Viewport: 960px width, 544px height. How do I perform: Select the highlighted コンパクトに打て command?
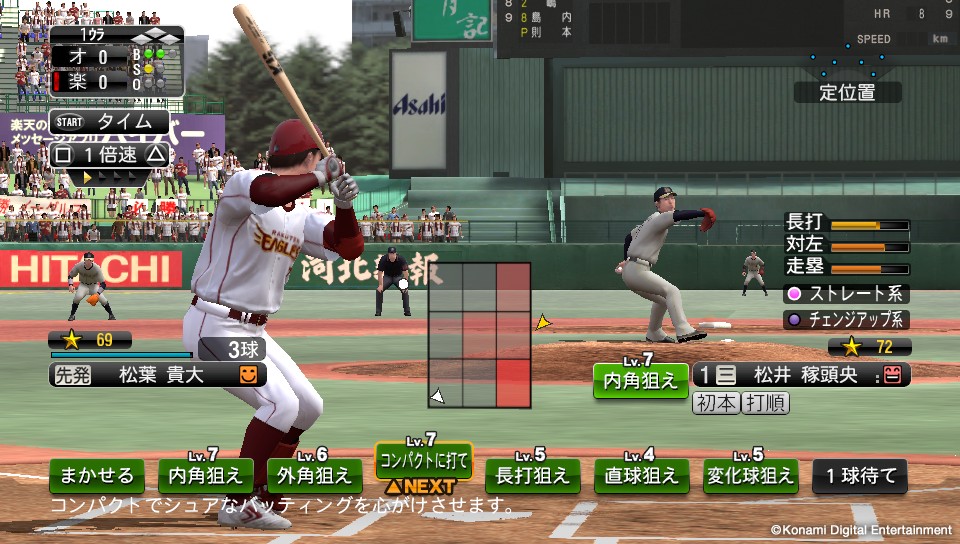pos(423,461)
